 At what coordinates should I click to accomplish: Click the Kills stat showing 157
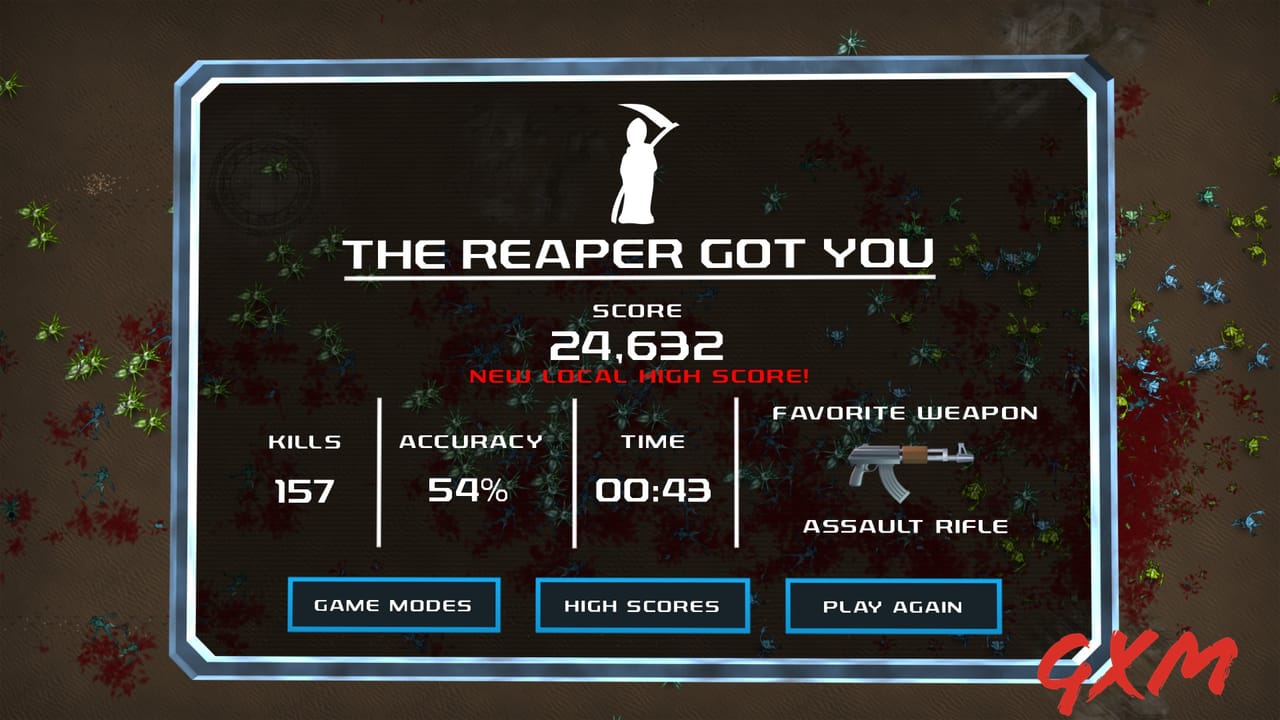pos(304,491)
